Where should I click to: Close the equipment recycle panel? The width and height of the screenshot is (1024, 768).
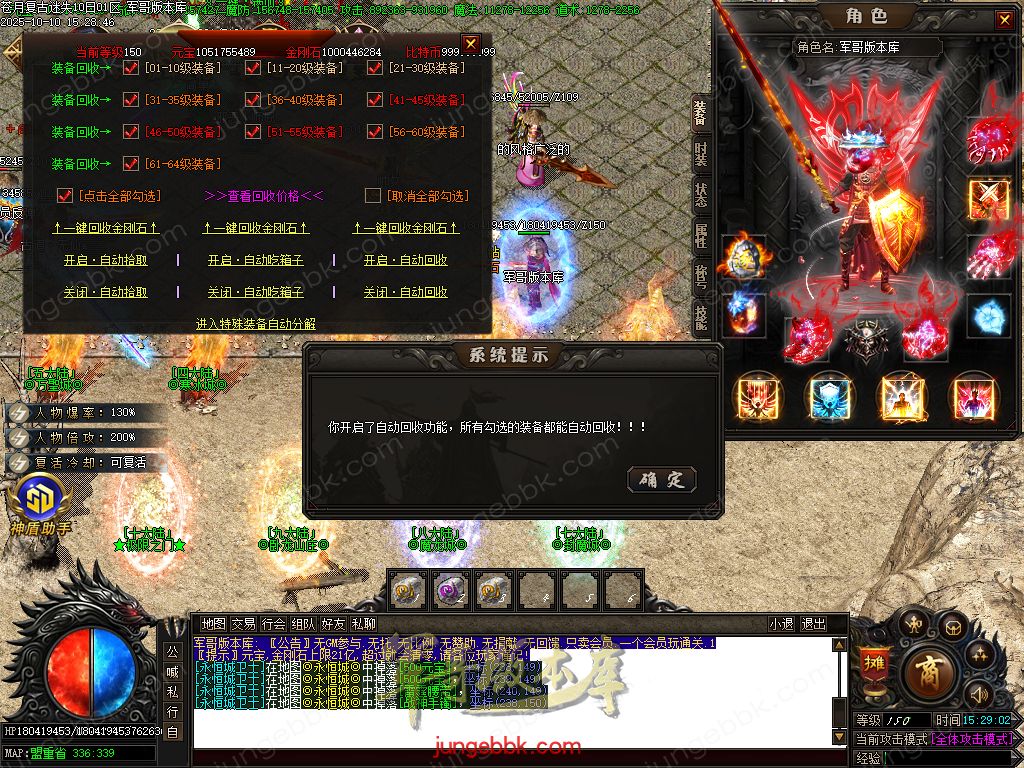470,42
